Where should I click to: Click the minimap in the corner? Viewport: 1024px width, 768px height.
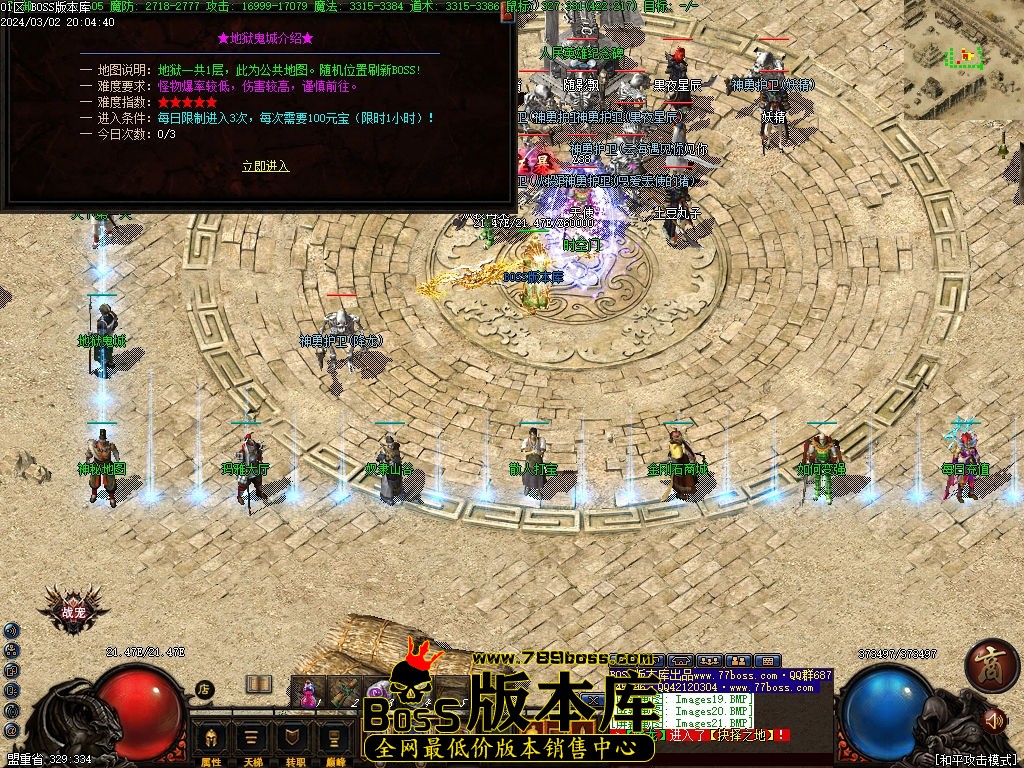pyautogui.click(x=963, y=59)
